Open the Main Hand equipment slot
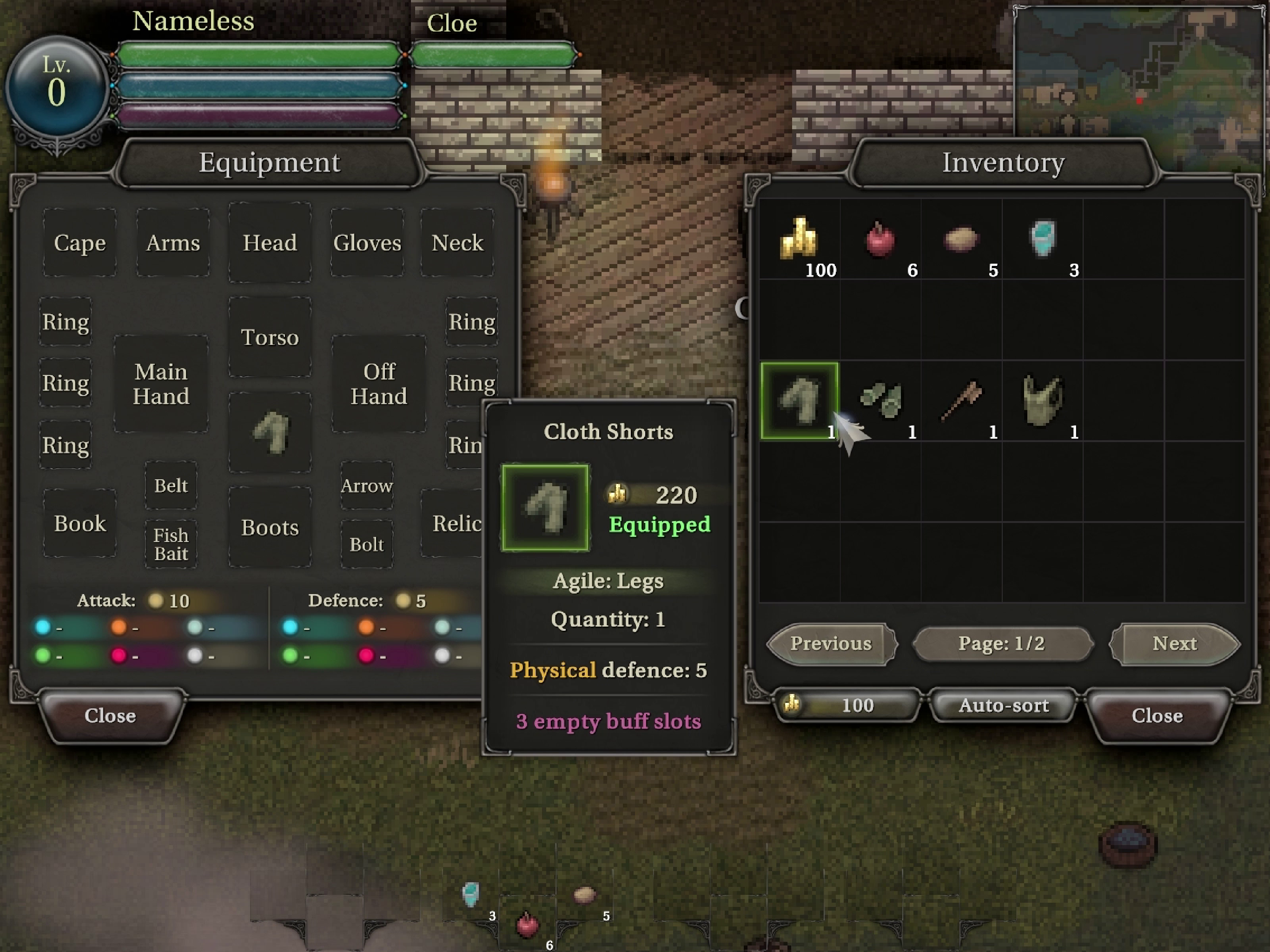The image size is (1270, 952). tap(161, 383)
